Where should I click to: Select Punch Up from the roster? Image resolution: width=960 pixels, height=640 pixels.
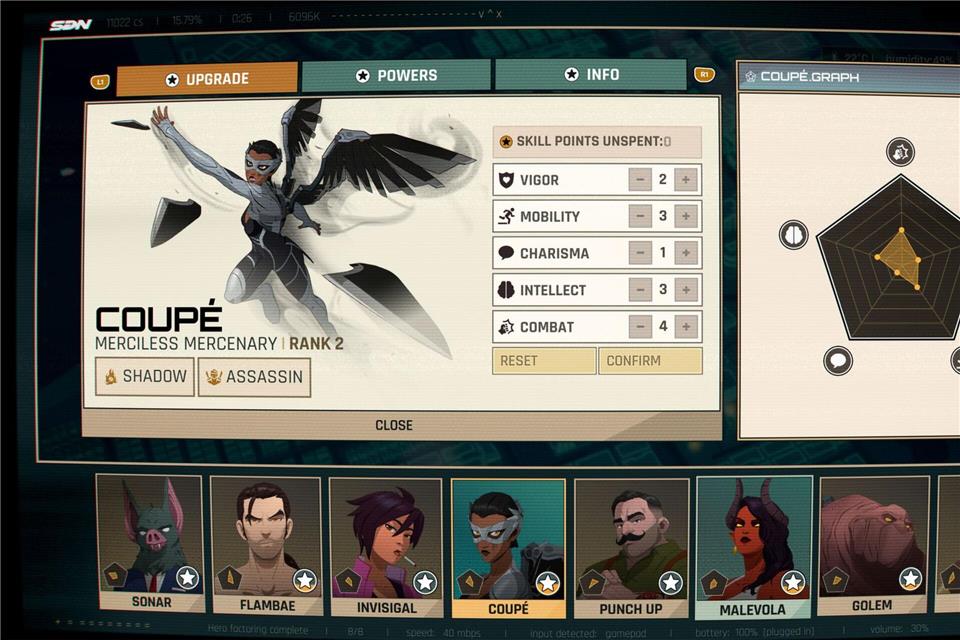click(630, 545)
